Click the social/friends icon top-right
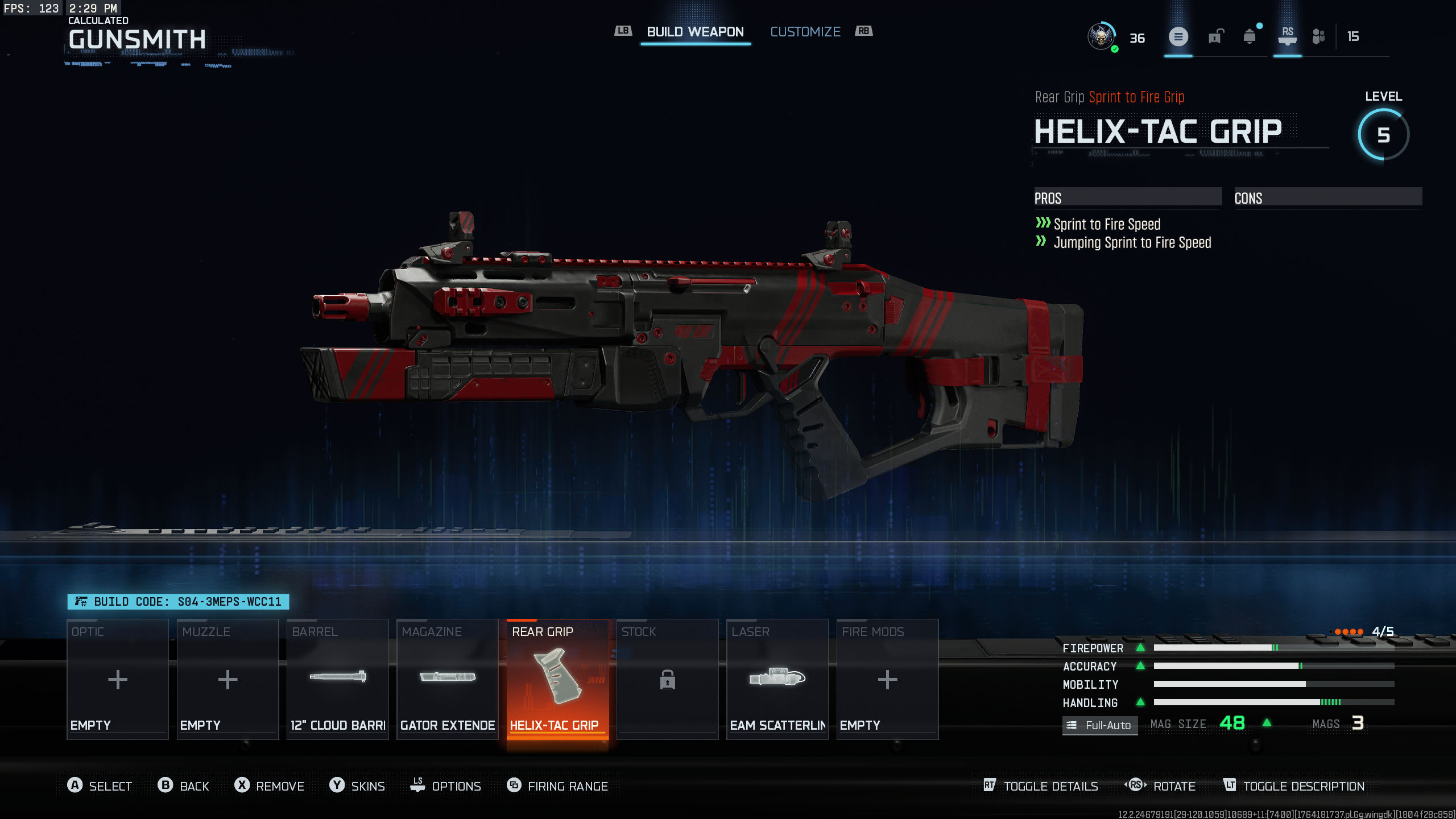Image resolution: width=1456 pixels, height=819 pixels. (x=1318, y=36)
